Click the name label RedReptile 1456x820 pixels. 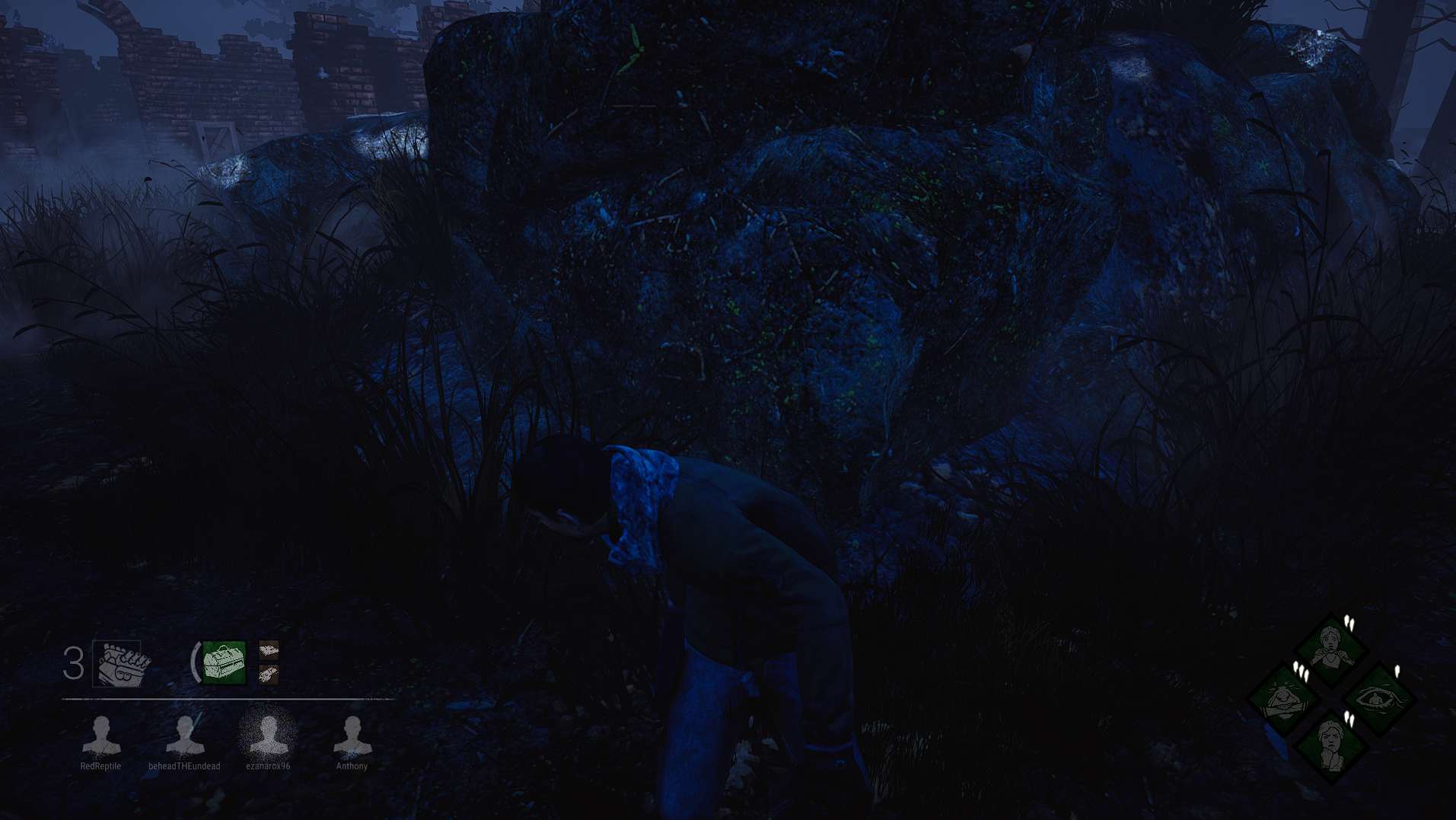(101, 767)
